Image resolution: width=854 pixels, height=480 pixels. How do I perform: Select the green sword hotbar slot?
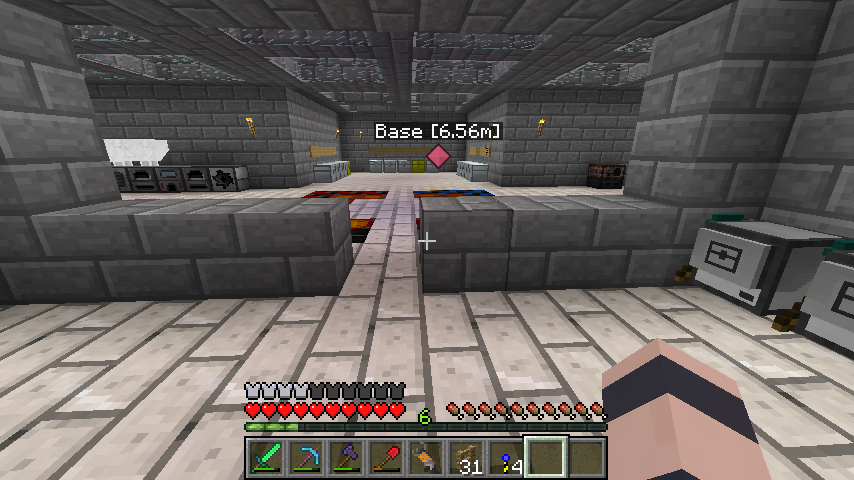pos(265,458)
